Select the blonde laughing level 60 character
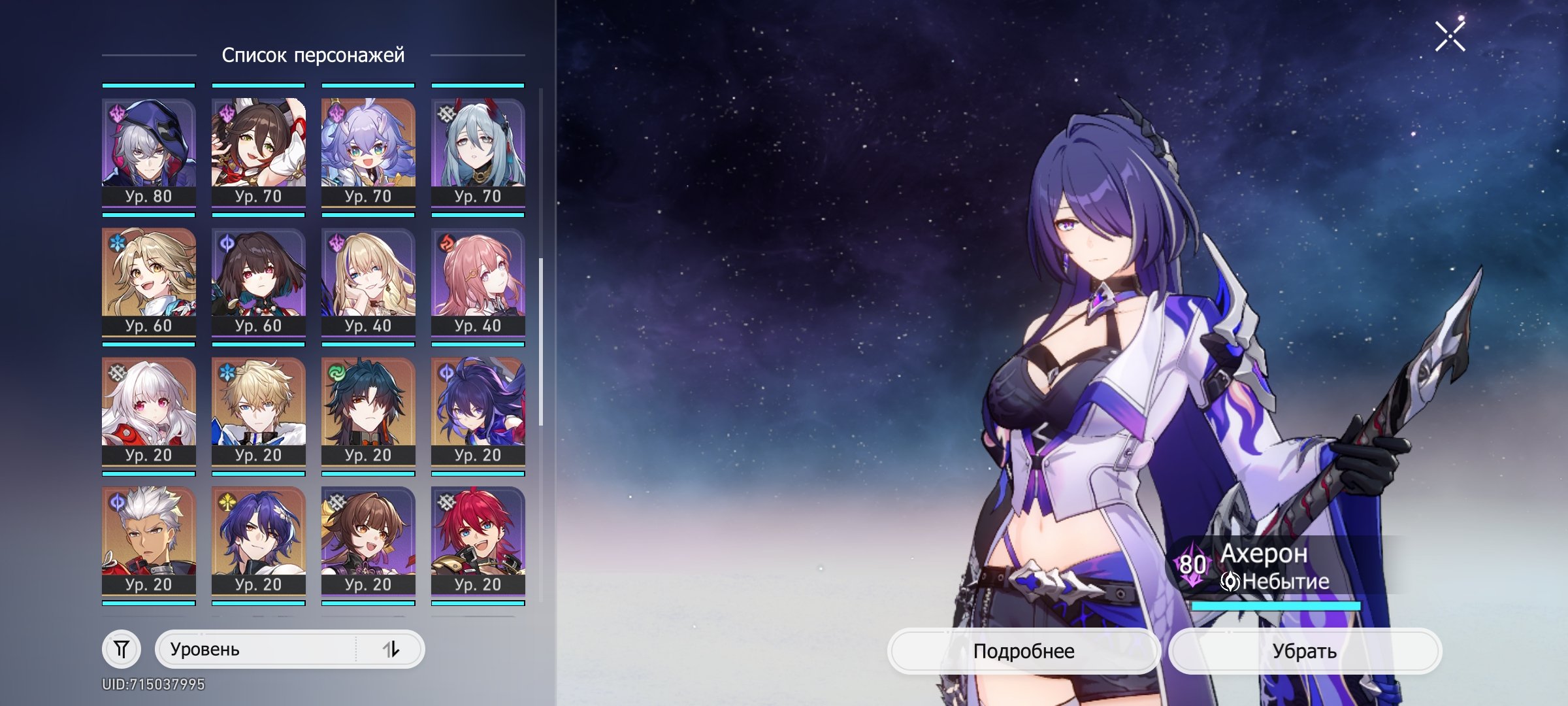1568x706 pixels. click(x=149, y=281)
